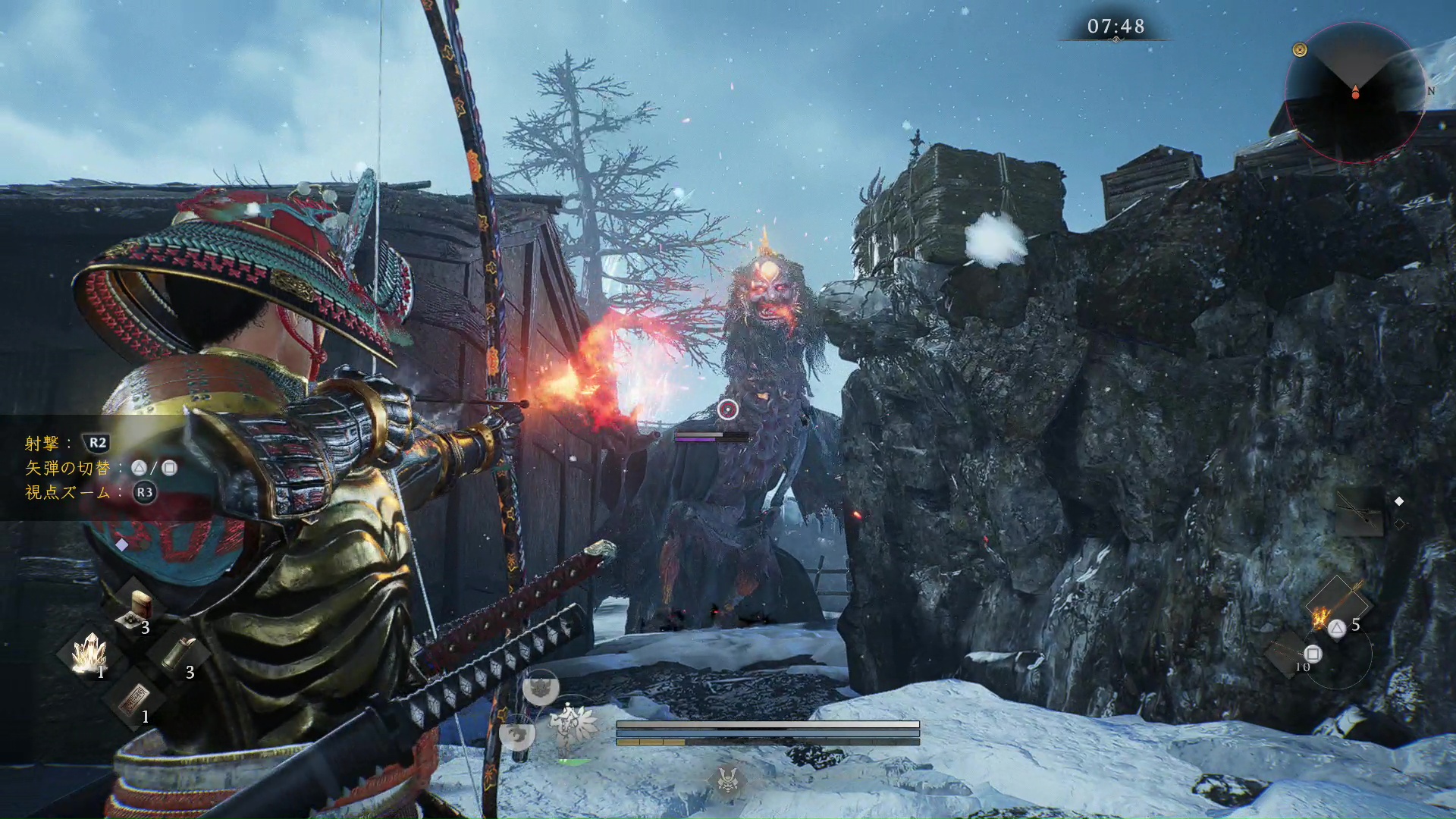This screenshot has height=819, width=1456.
Task: Select the bow ranged weapon slot
Action: point(1360,512)
